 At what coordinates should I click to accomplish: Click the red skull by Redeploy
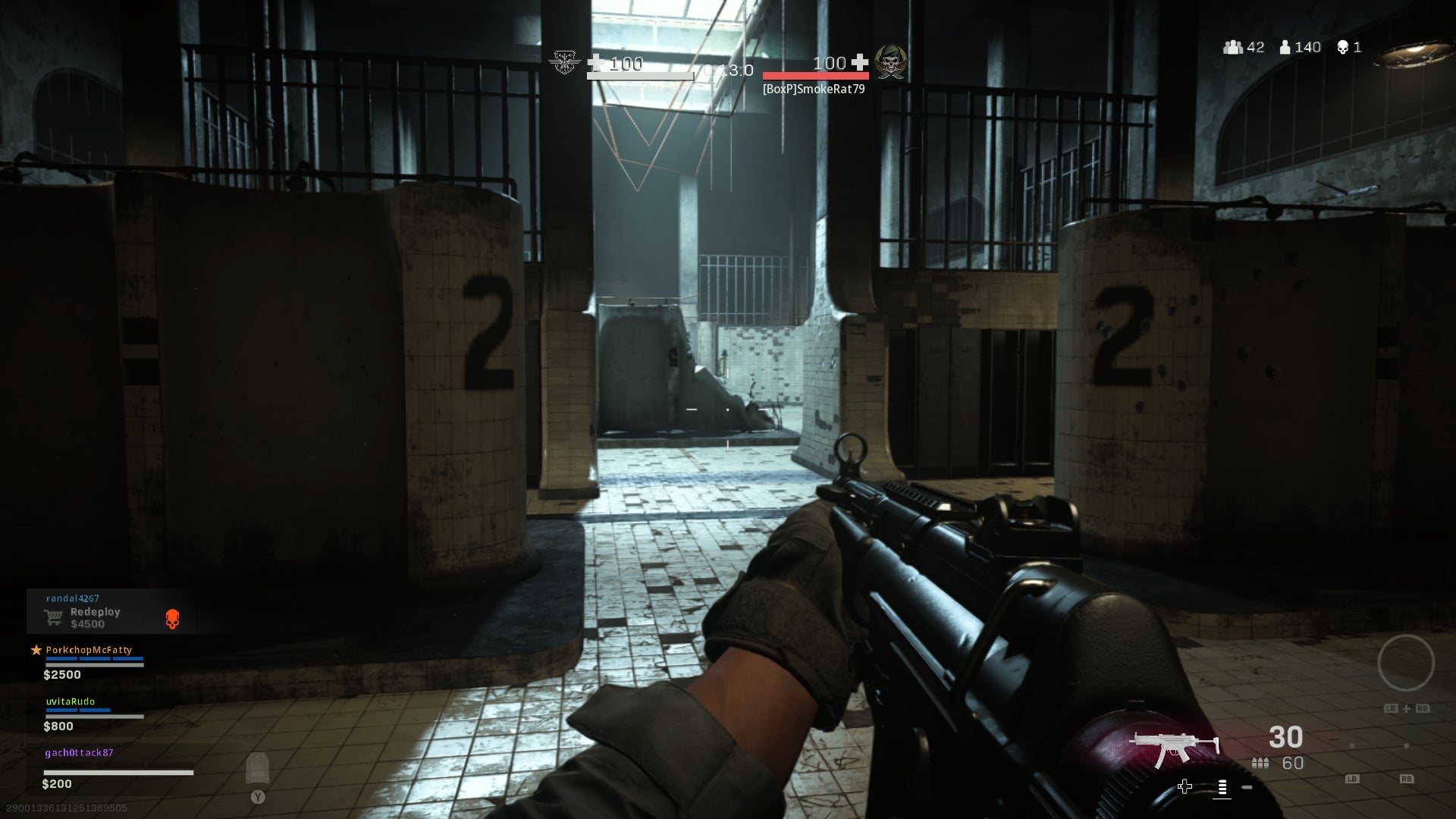173,619
